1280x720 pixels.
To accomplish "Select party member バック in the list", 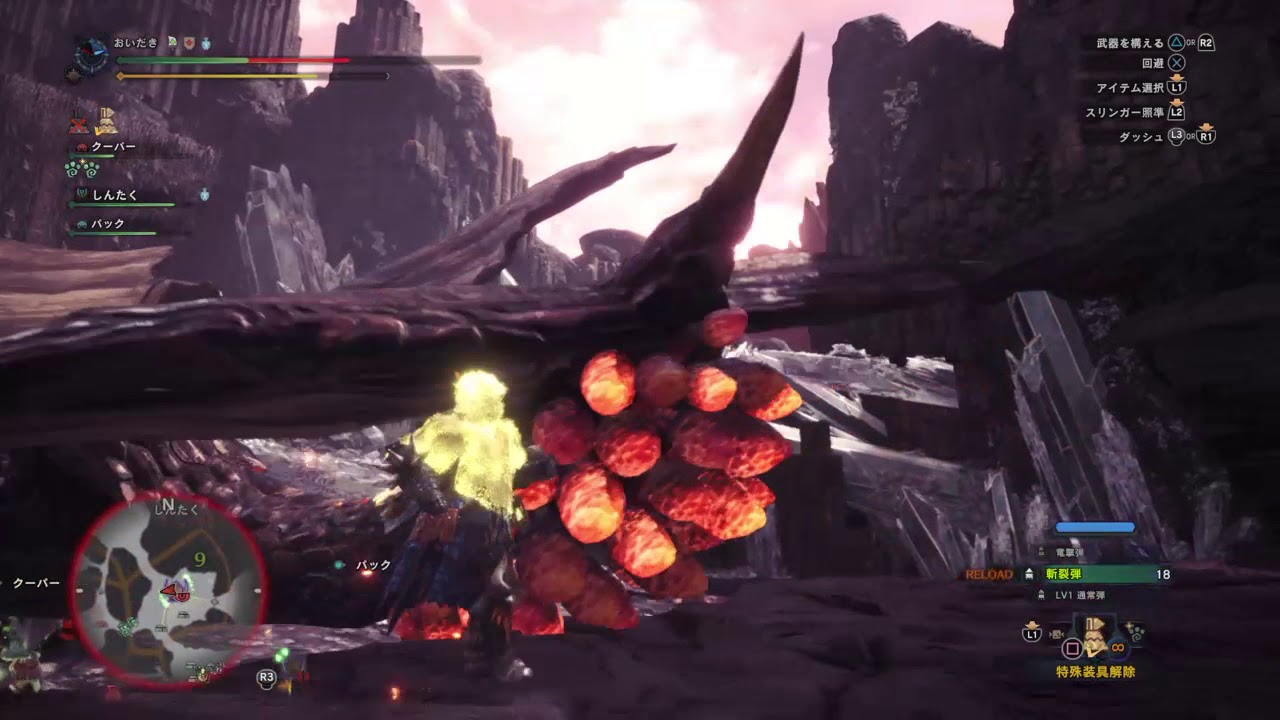I will [x=108, y=224].
